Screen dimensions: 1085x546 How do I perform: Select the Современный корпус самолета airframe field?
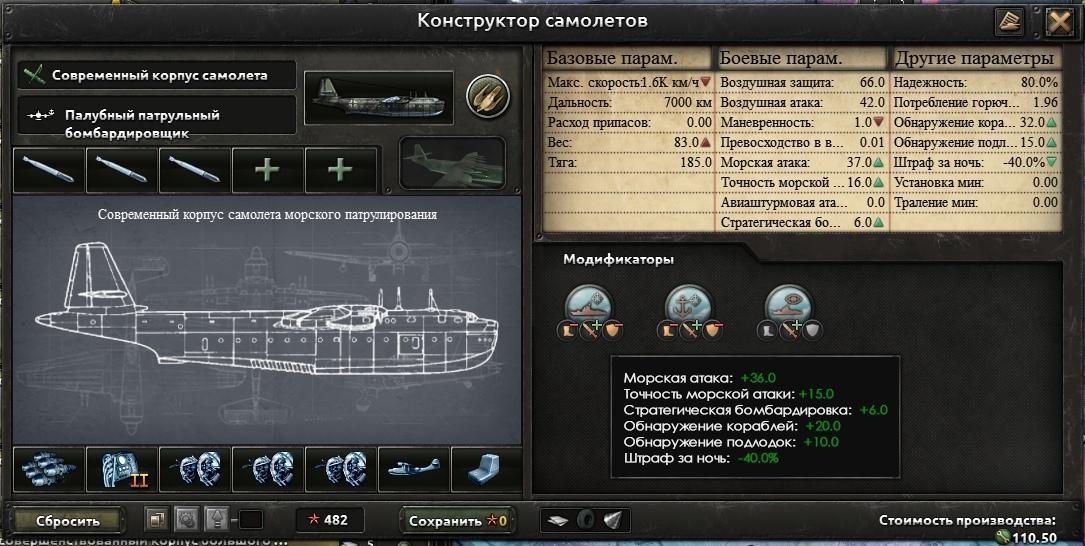pyautogui.click(x=157, y=75)
